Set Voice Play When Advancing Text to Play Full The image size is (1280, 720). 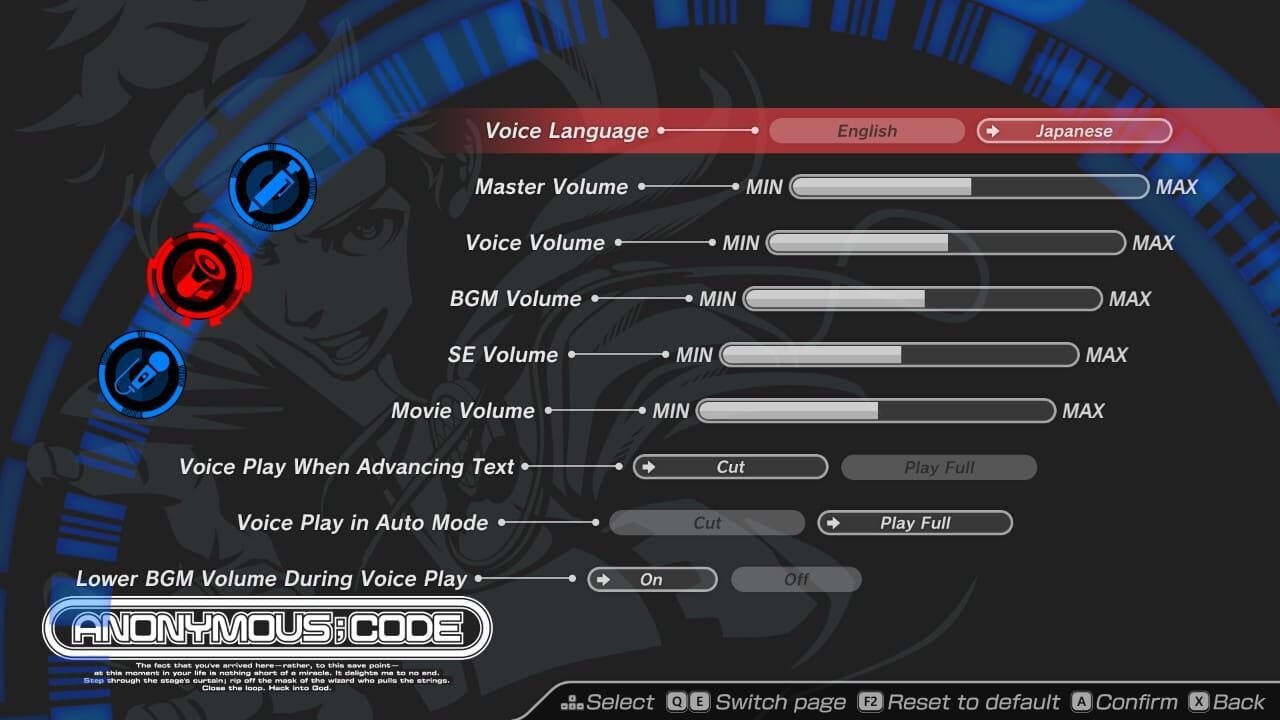pos(938,467)
